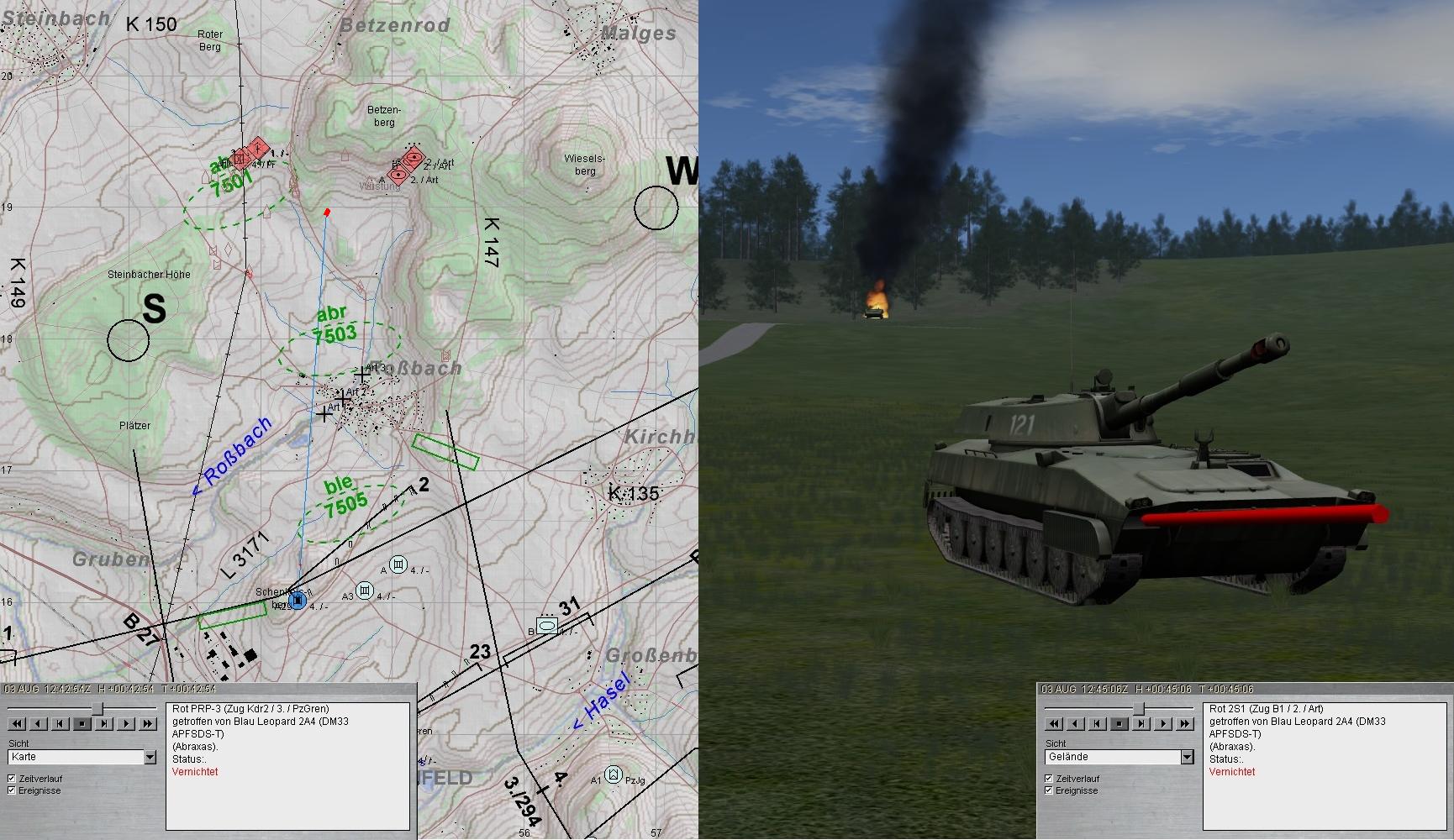Toggle Zeitverlauf checkbox in the Karte panel

[x=12, y=779]
